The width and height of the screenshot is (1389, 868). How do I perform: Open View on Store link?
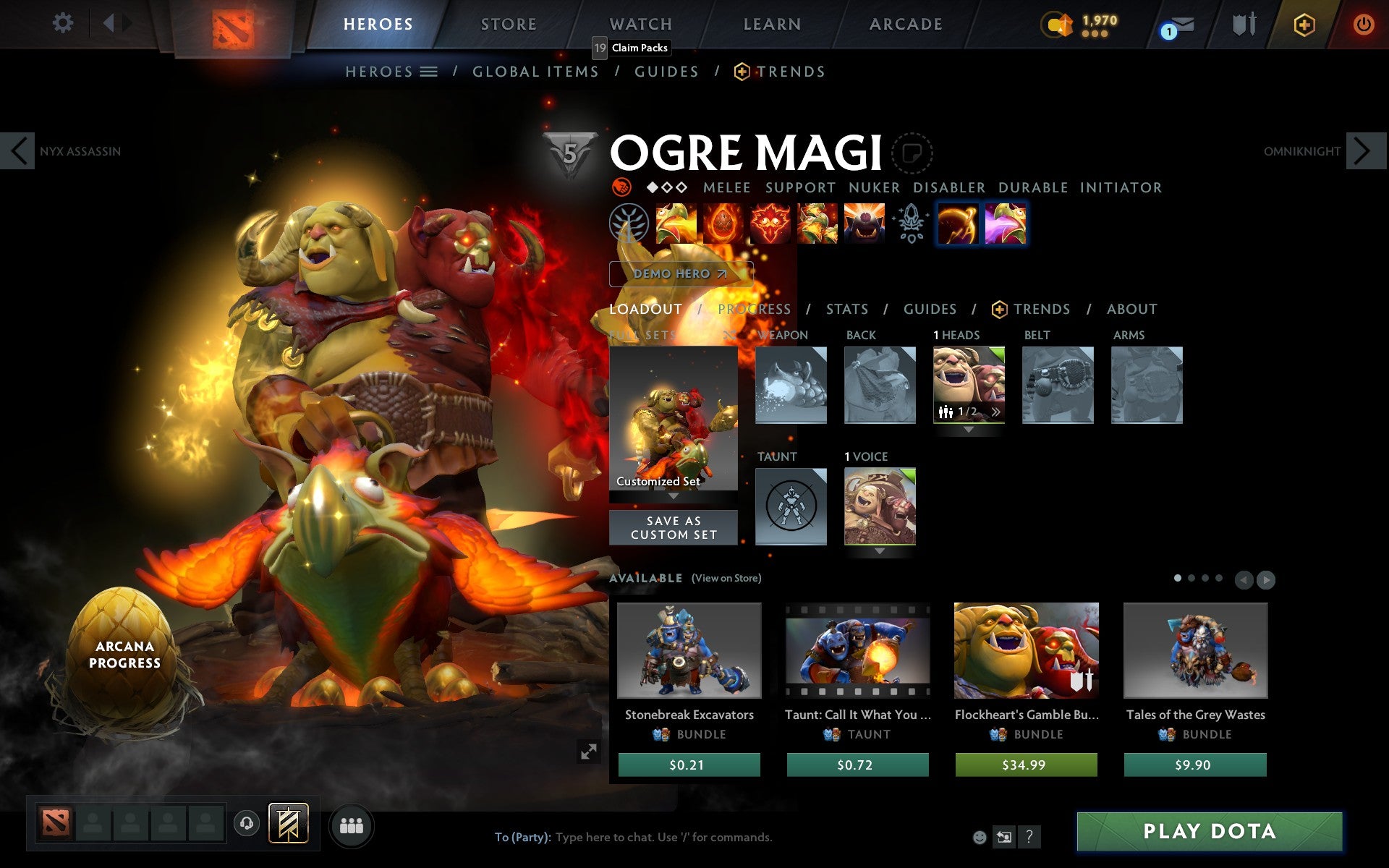[x=726, y=578]
